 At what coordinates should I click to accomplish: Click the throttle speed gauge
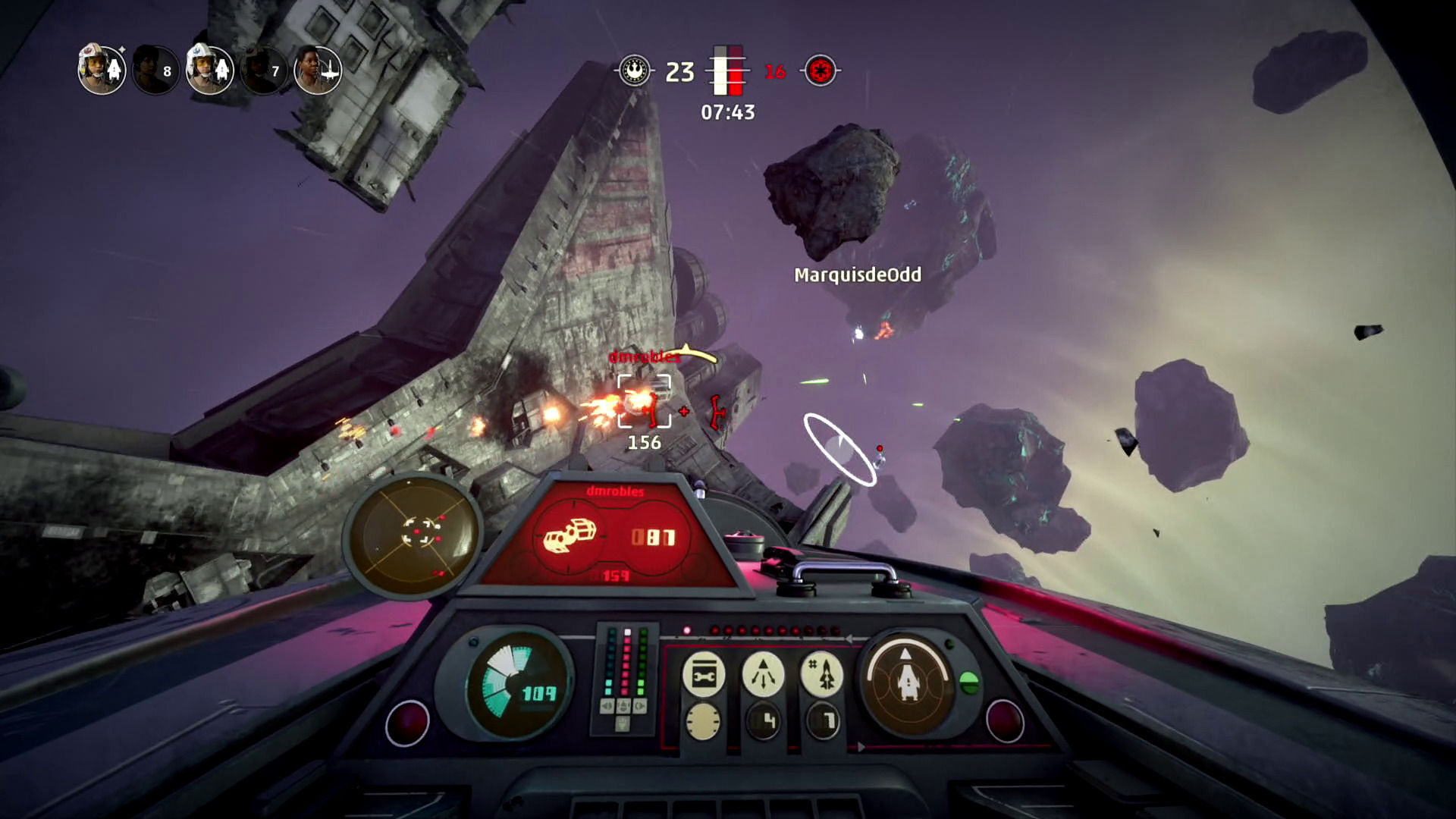click(x=518, y=682)
